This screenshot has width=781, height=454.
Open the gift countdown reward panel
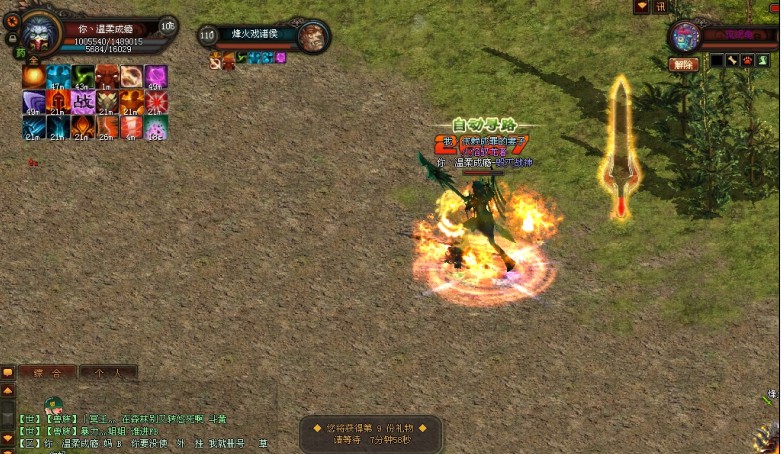(371, 433)
